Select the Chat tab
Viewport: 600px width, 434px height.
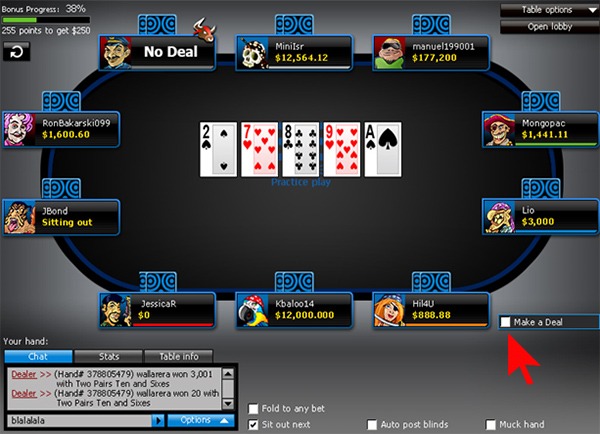(x=38, y=356)
